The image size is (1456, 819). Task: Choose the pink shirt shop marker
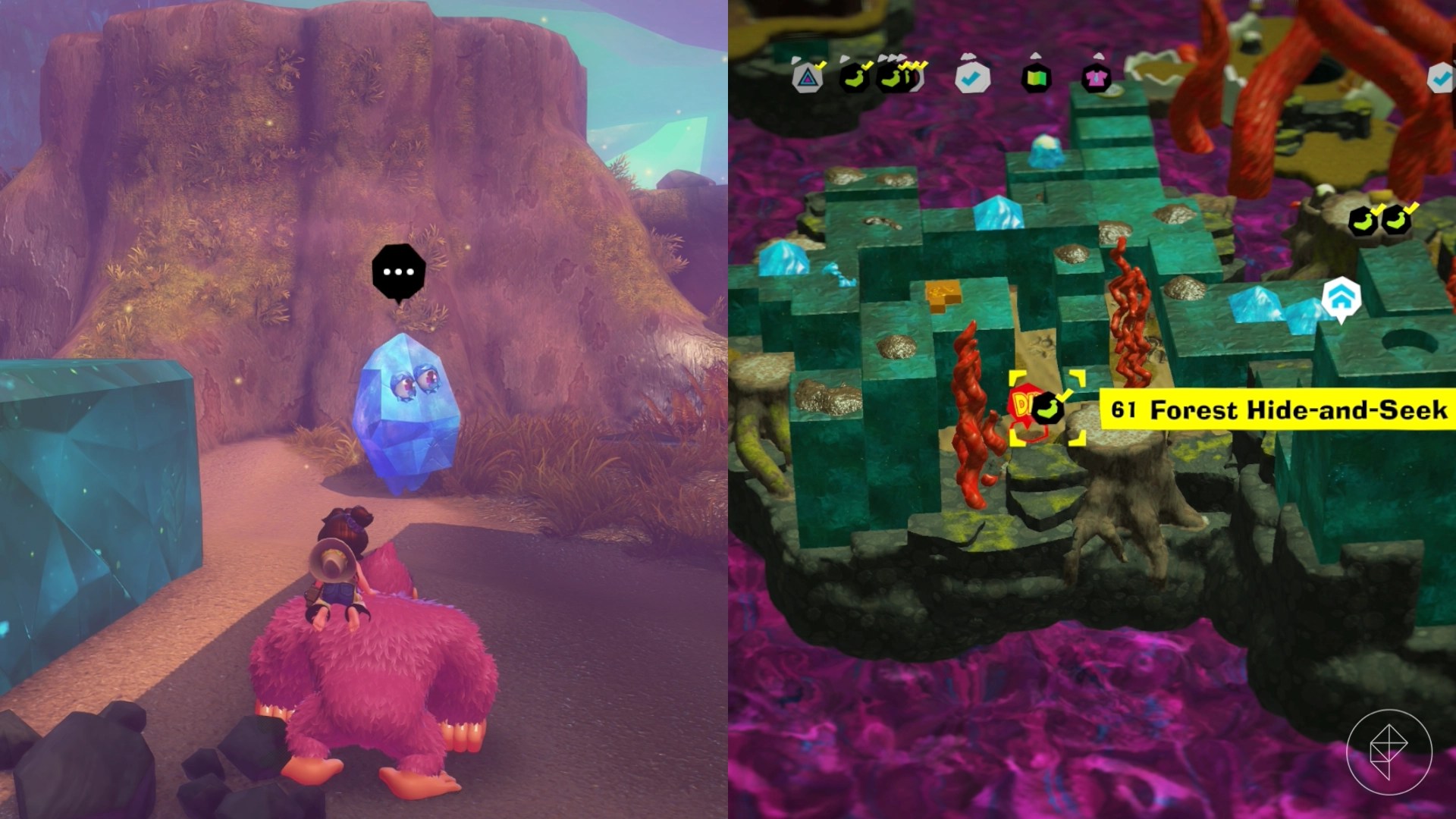point(1096,77)
